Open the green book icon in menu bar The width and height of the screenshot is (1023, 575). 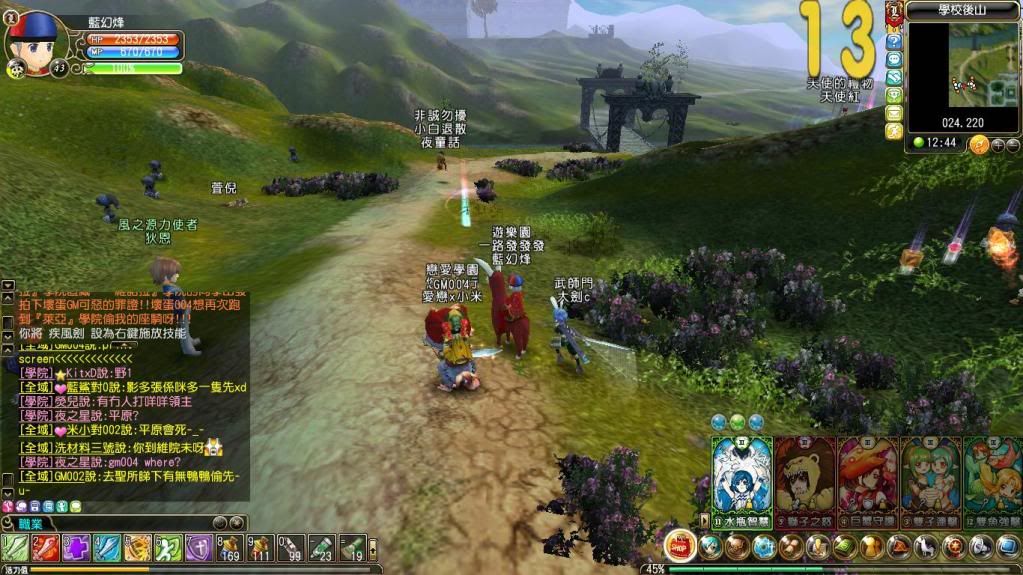click(x=843, y=547)
